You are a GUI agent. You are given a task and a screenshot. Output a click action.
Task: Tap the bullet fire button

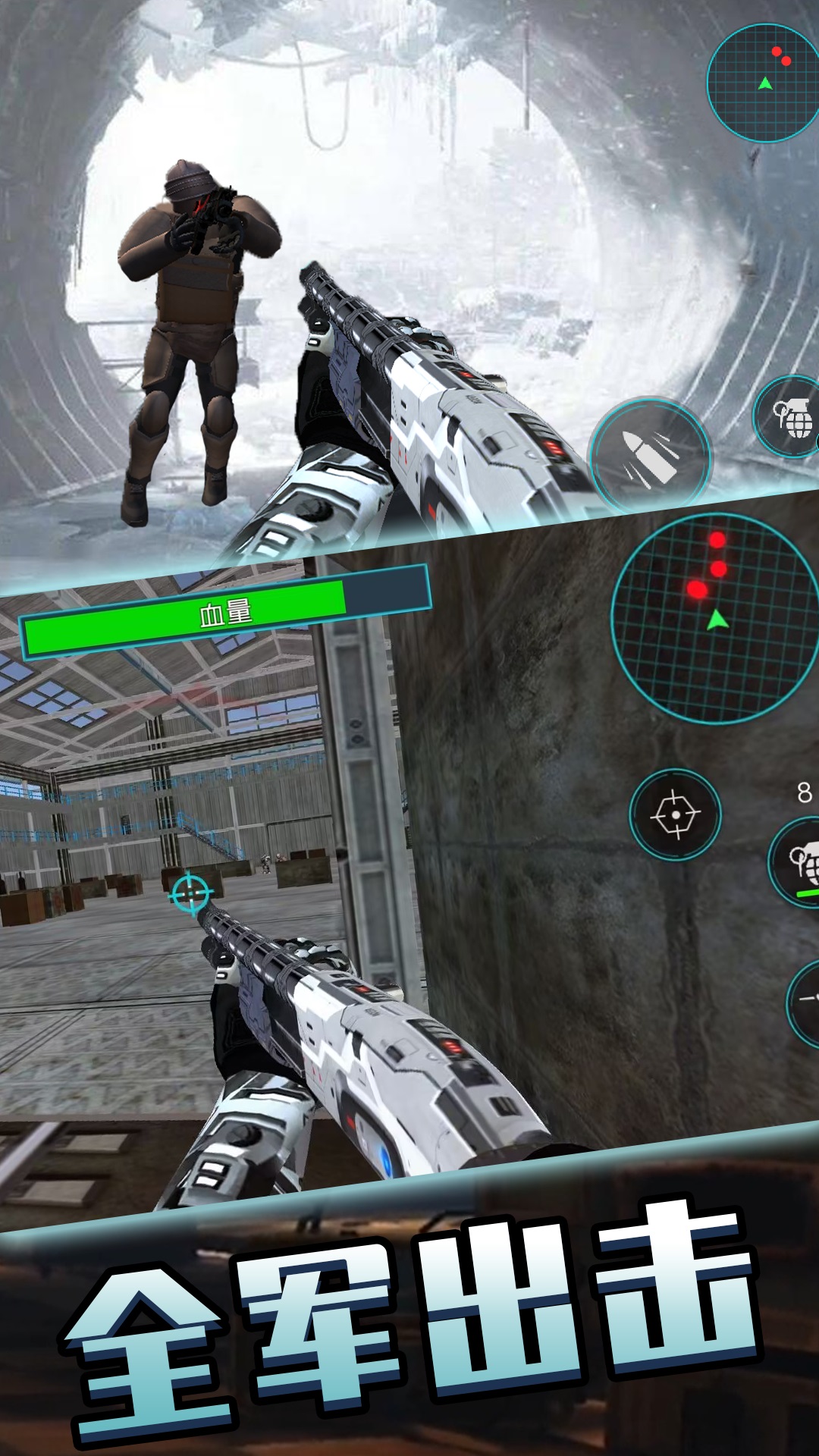tap(650, 457)
